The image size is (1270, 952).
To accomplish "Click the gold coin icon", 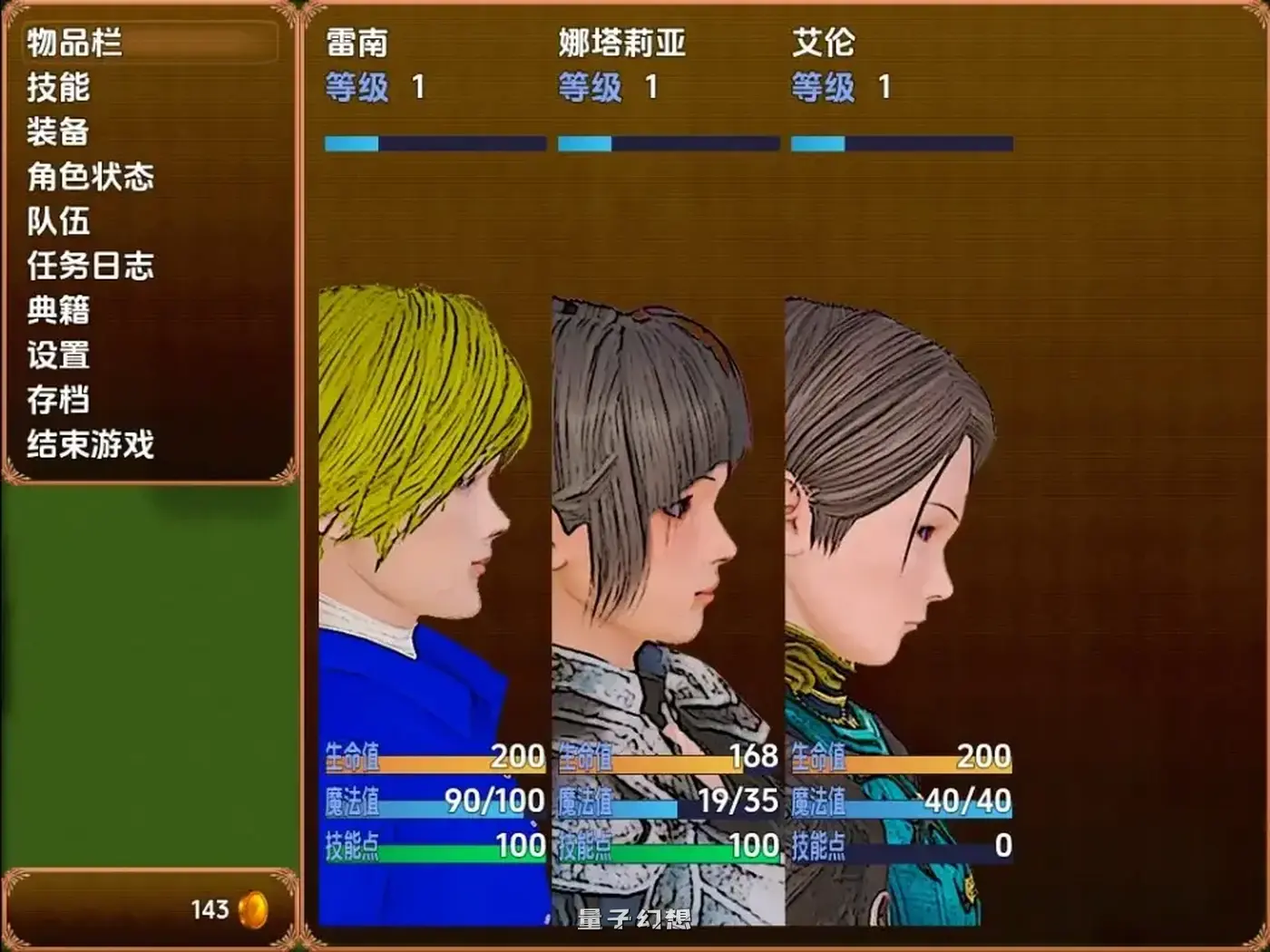I will (x=252, y=909).
